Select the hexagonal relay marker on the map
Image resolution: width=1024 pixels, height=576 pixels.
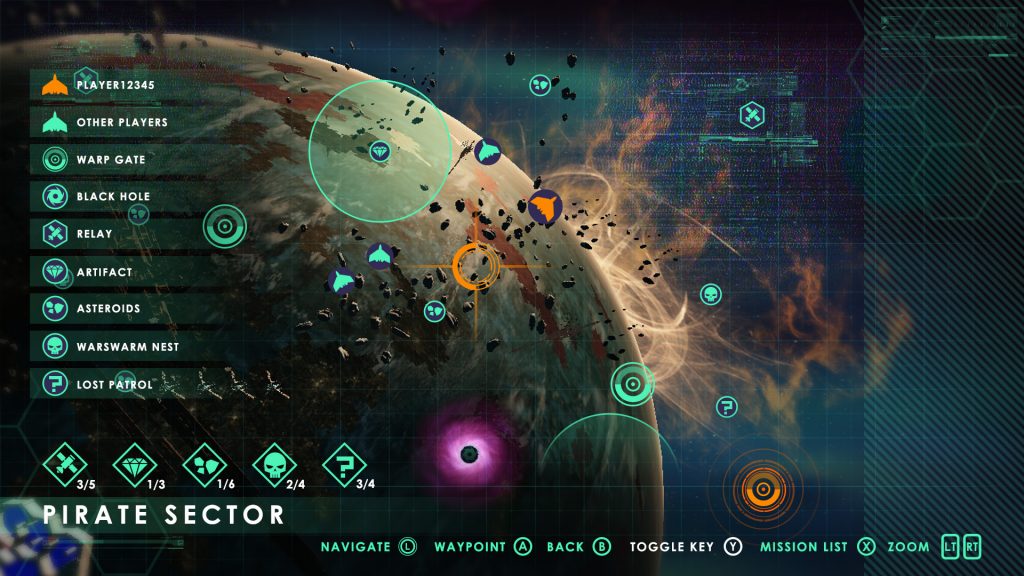pos(753,116)
